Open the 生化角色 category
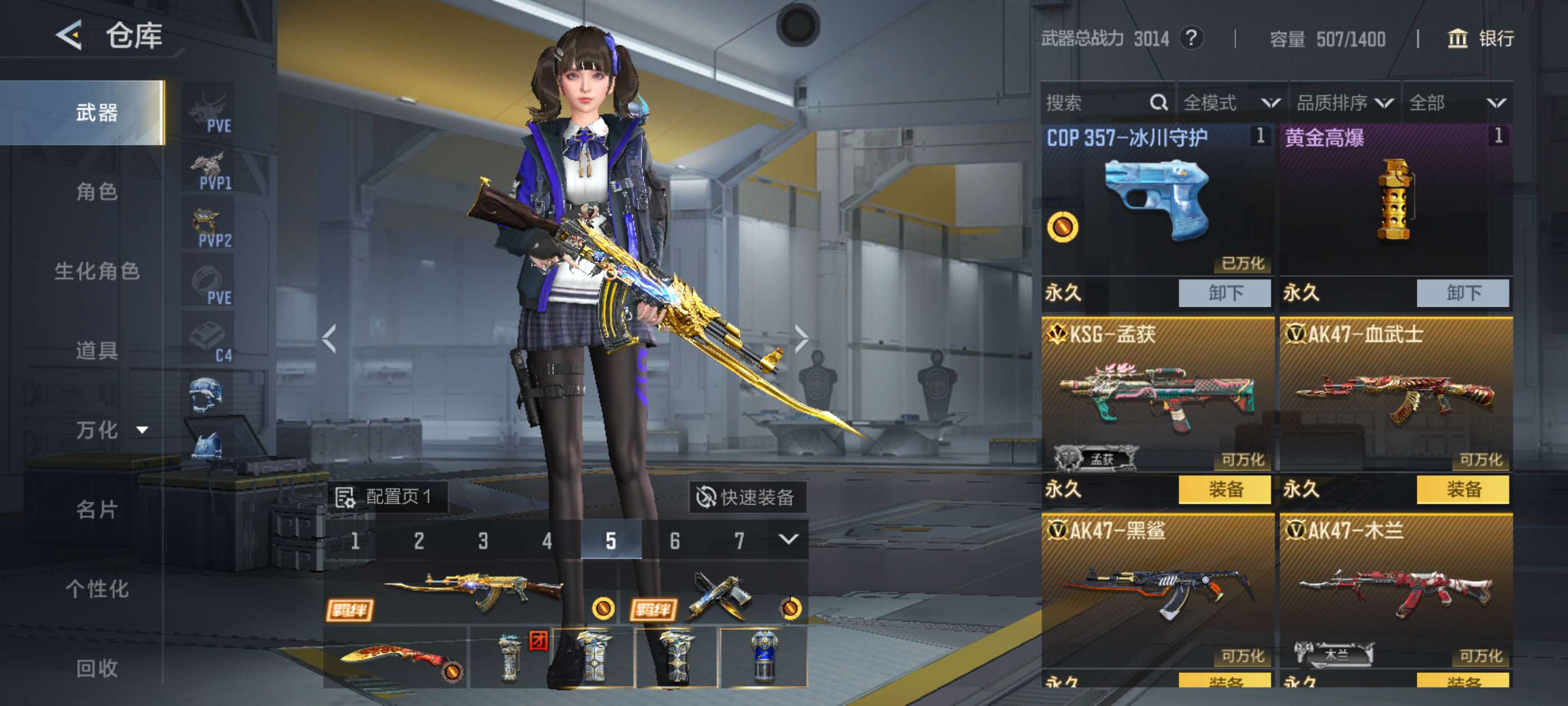Image resolution: width=1568 pixels, height=706 pixels. coord(96,271)
